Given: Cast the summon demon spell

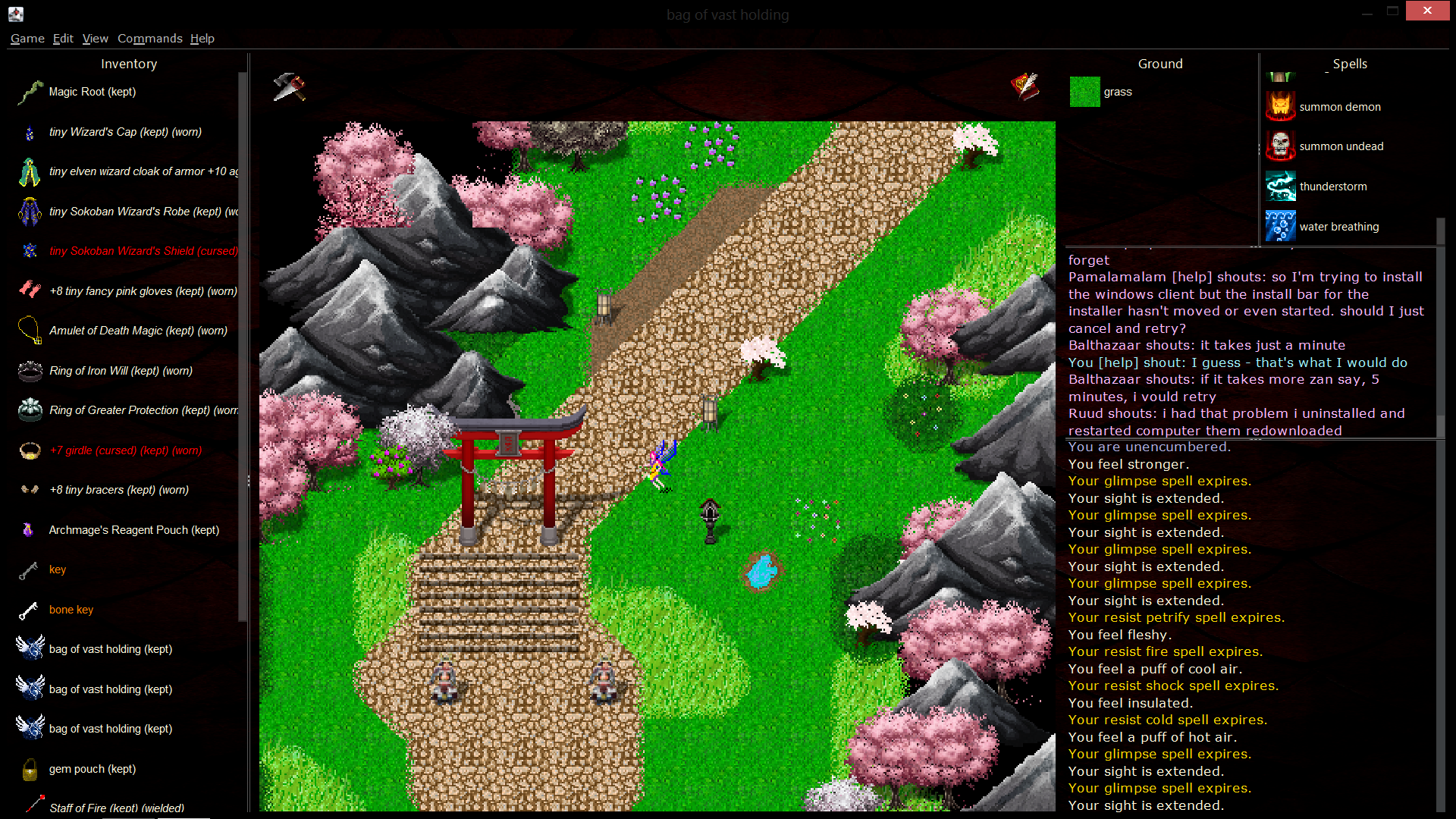Looking at the screenshot, I should point(1339,107).
